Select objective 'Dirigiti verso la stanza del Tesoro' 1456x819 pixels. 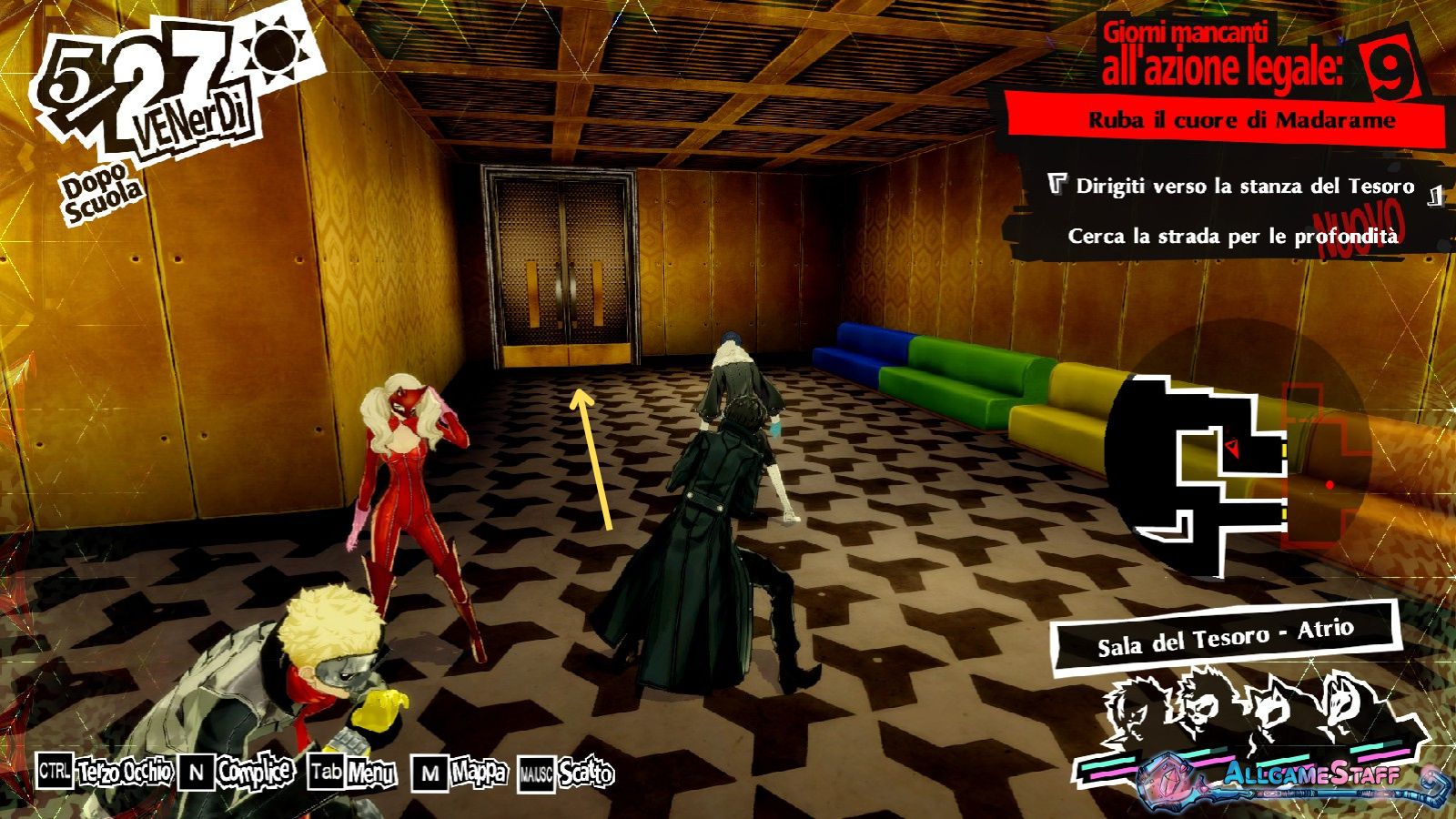point(1244,187)
